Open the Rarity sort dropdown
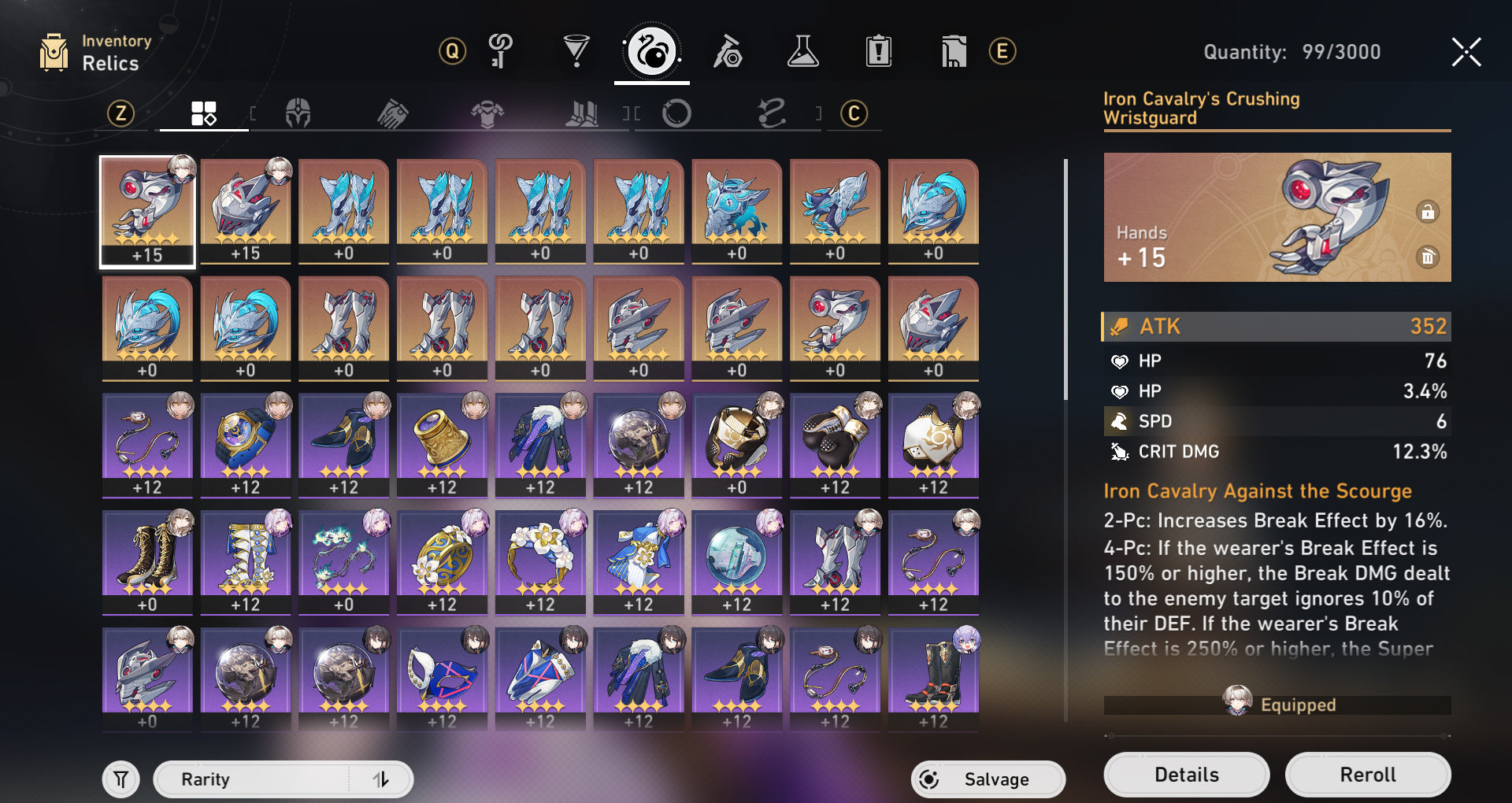 (252, 779)
